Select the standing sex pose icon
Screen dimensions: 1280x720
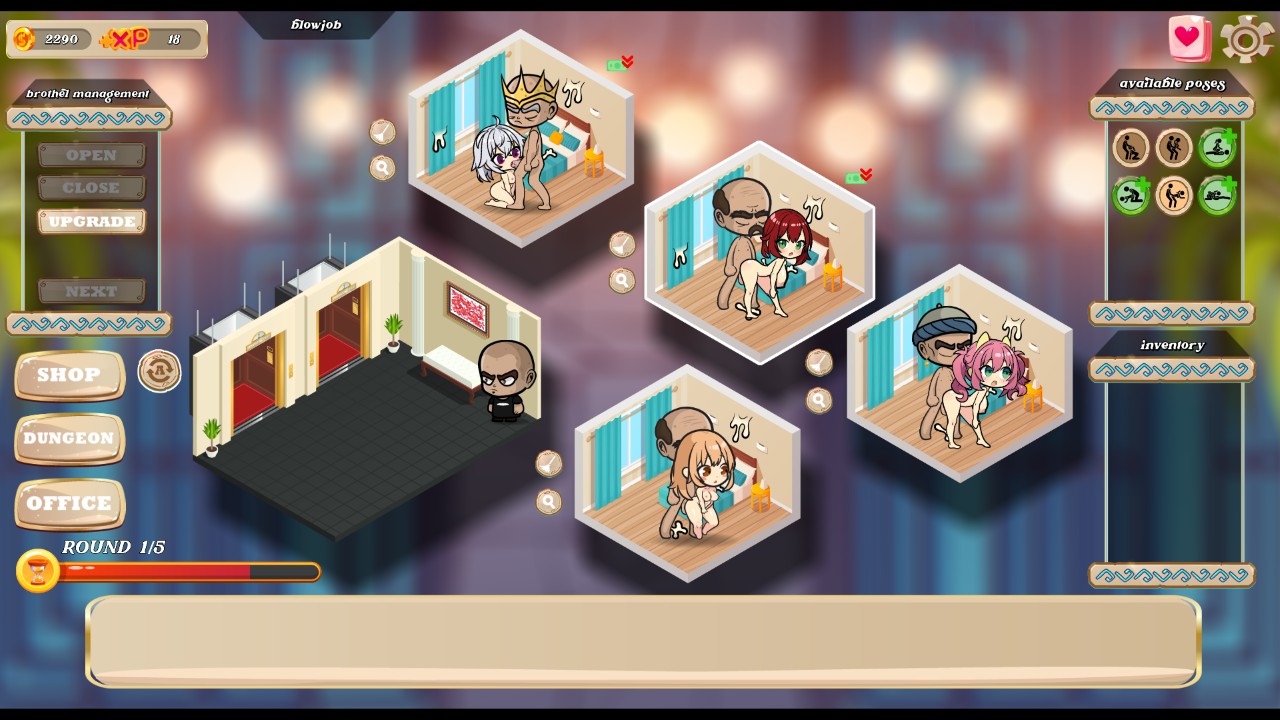(x=1174, y=148)
